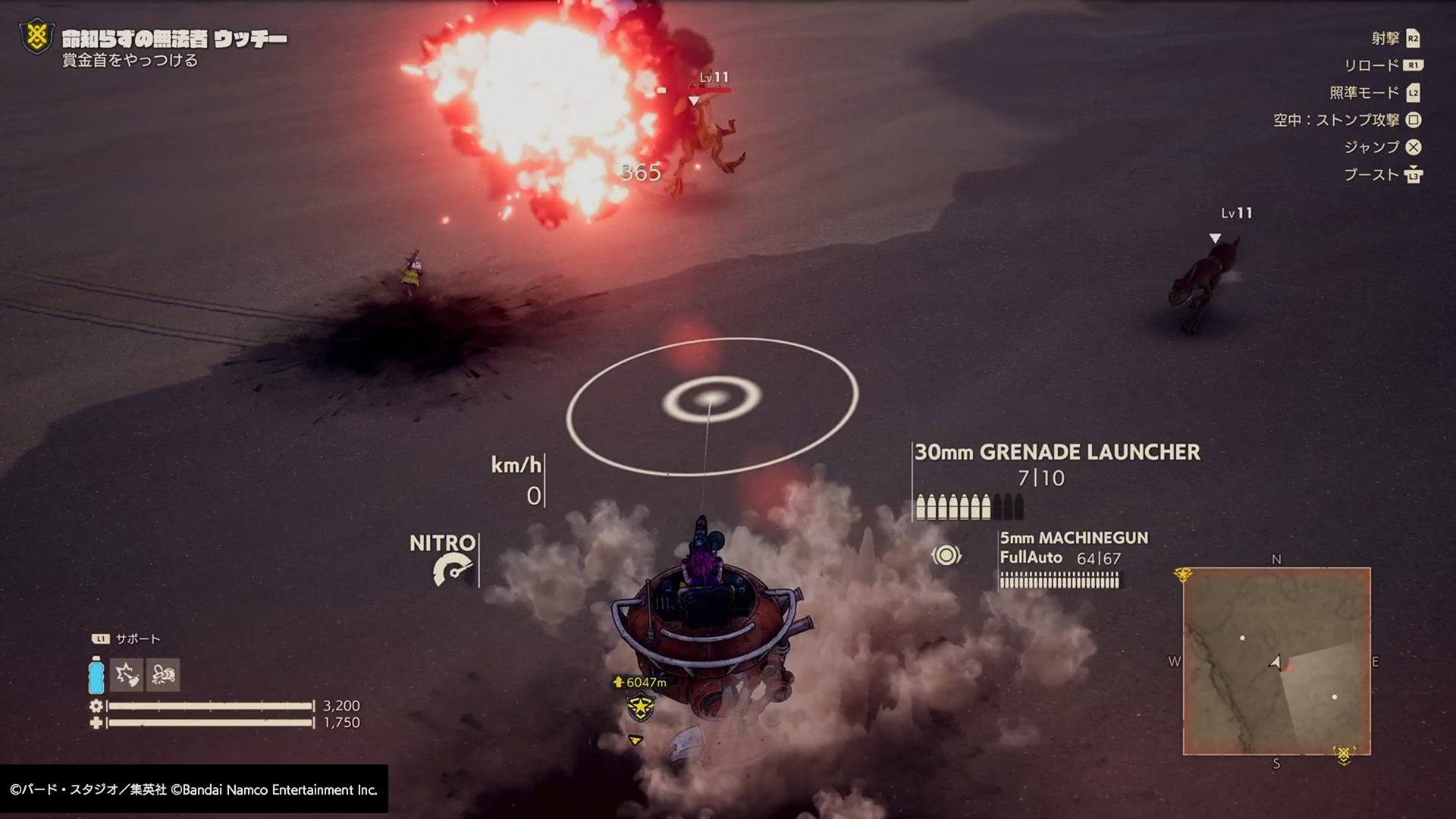Select the yellow star badge marker on minimap
Image resolution: width=1456 pixels, height=819 pixels.
pyautogui.click(x=1182, y=576)
